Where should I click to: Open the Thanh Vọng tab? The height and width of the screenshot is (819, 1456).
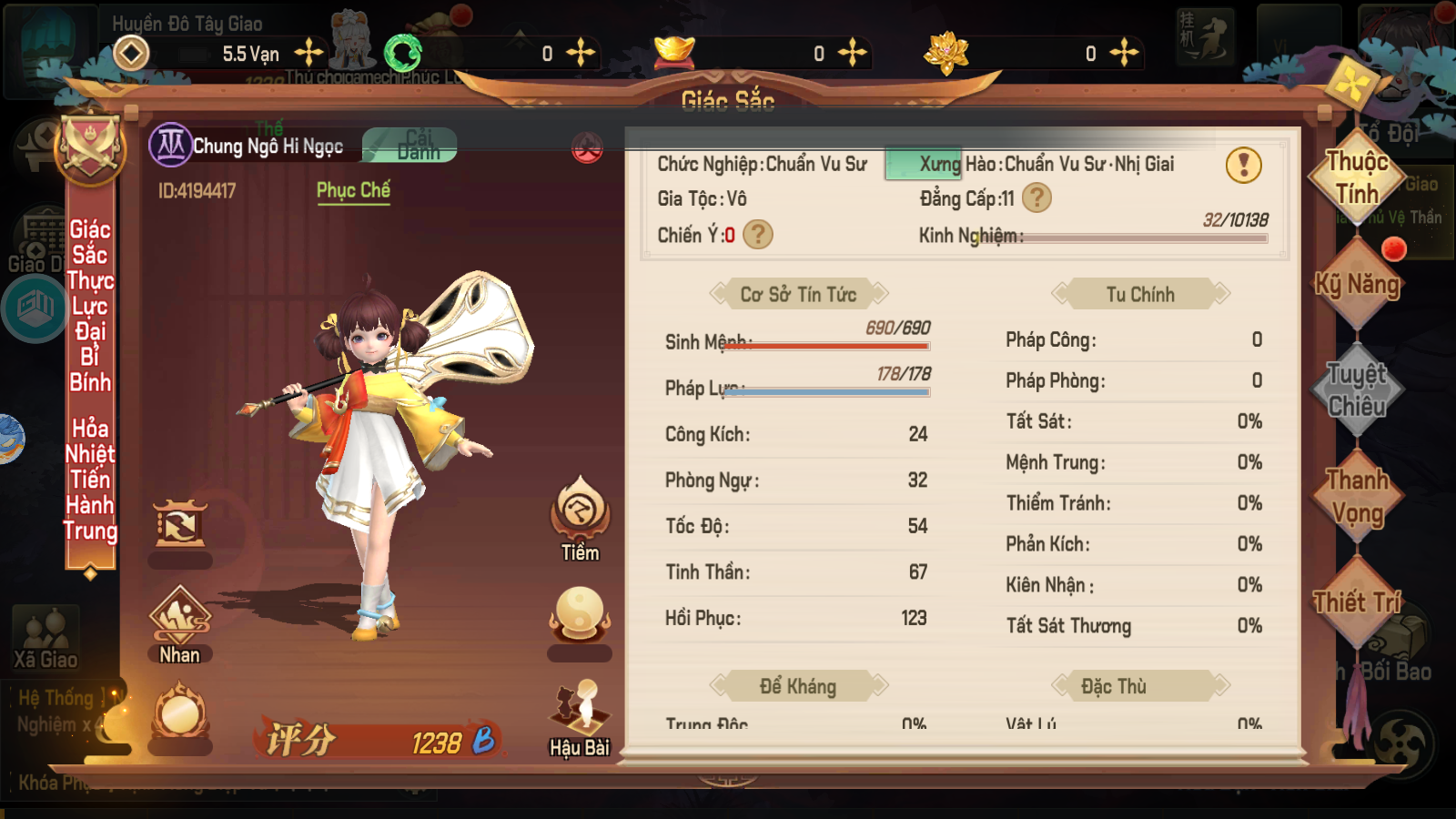(1357, 497)
